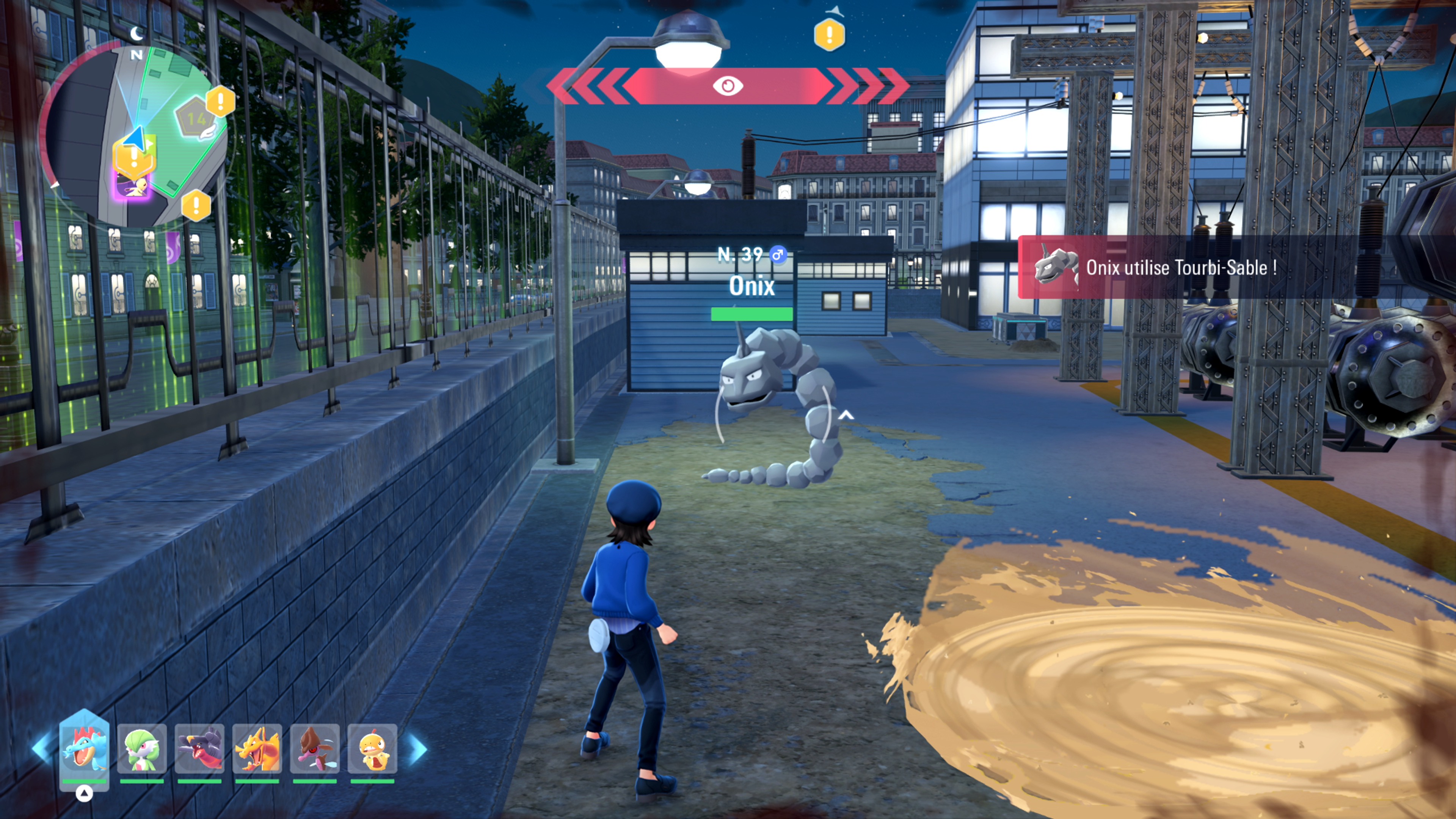Select Feraligatr in the party bar
The width and height of the screenshot is (1456, 819).
click(84, 749)
